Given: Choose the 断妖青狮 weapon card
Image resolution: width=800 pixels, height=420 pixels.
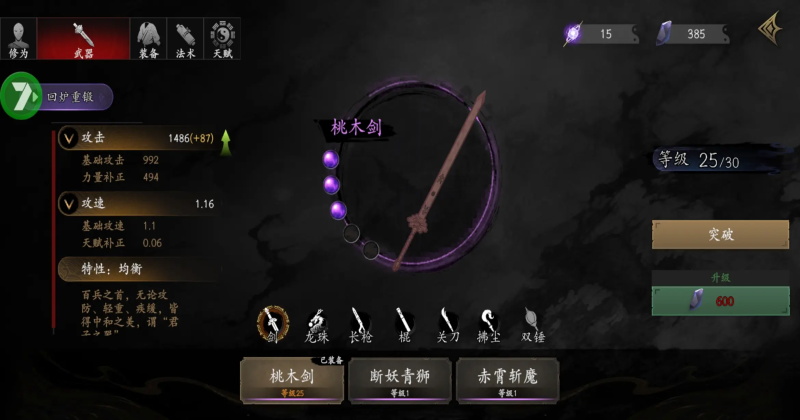Looking at the screenshot, I should [399, 380].
